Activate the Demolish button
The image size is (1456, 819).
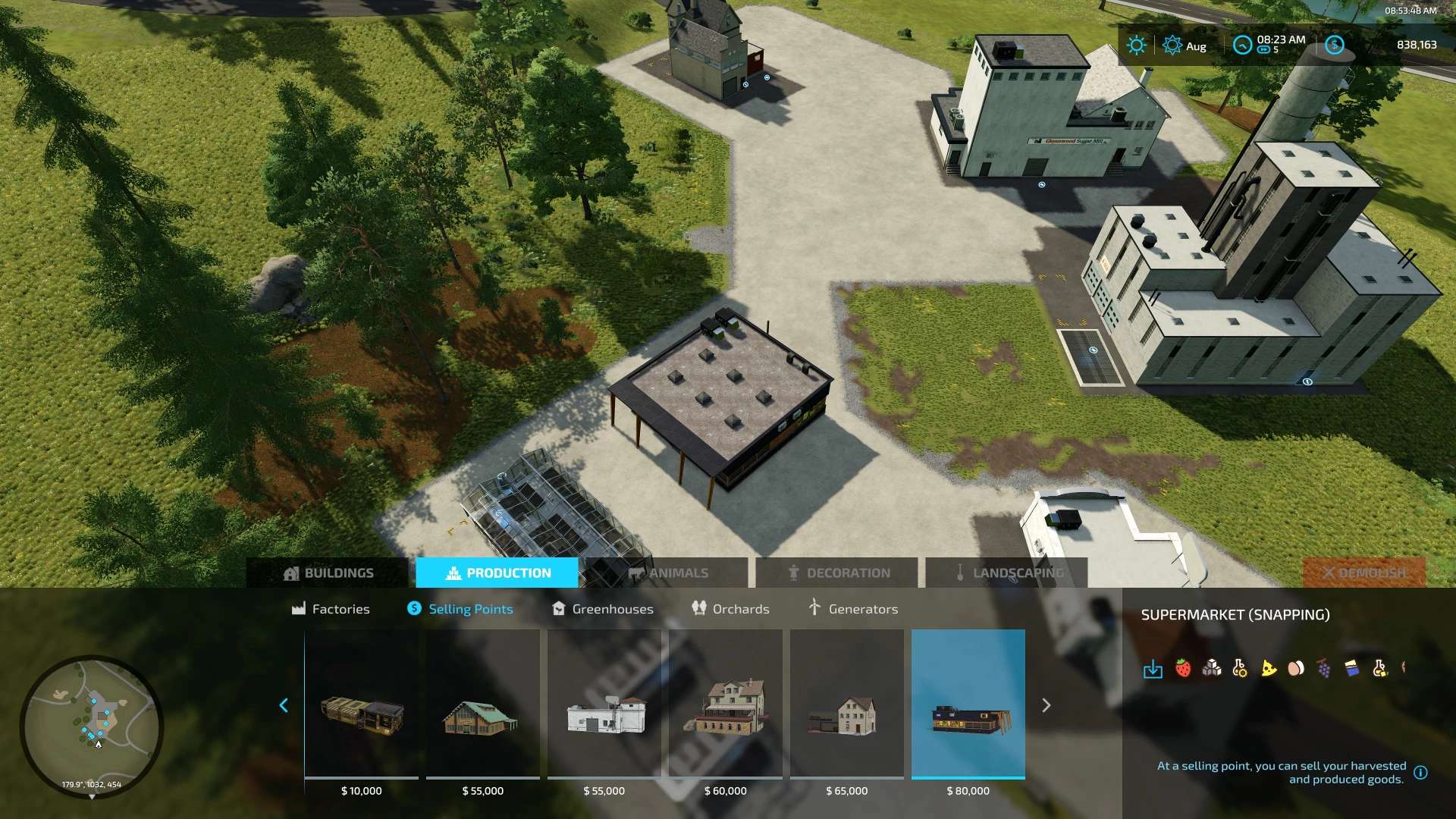1363,573
